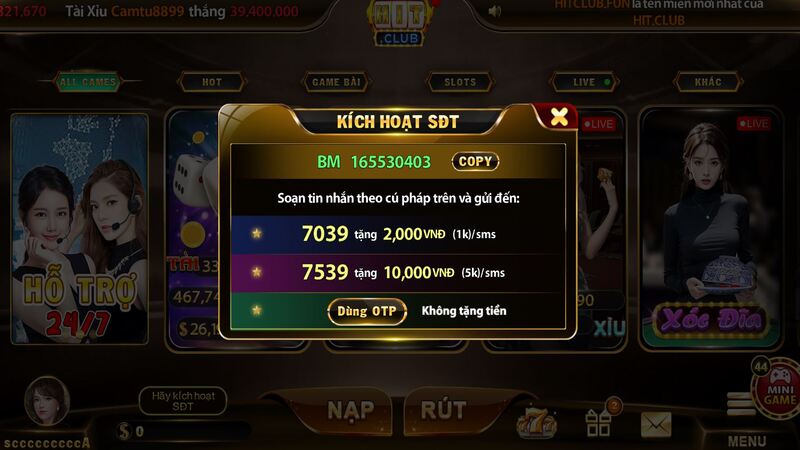The height and width of the screenshot is (450, 800).
Task: Choose the Dùng OTP button
Action: [366, 311]
